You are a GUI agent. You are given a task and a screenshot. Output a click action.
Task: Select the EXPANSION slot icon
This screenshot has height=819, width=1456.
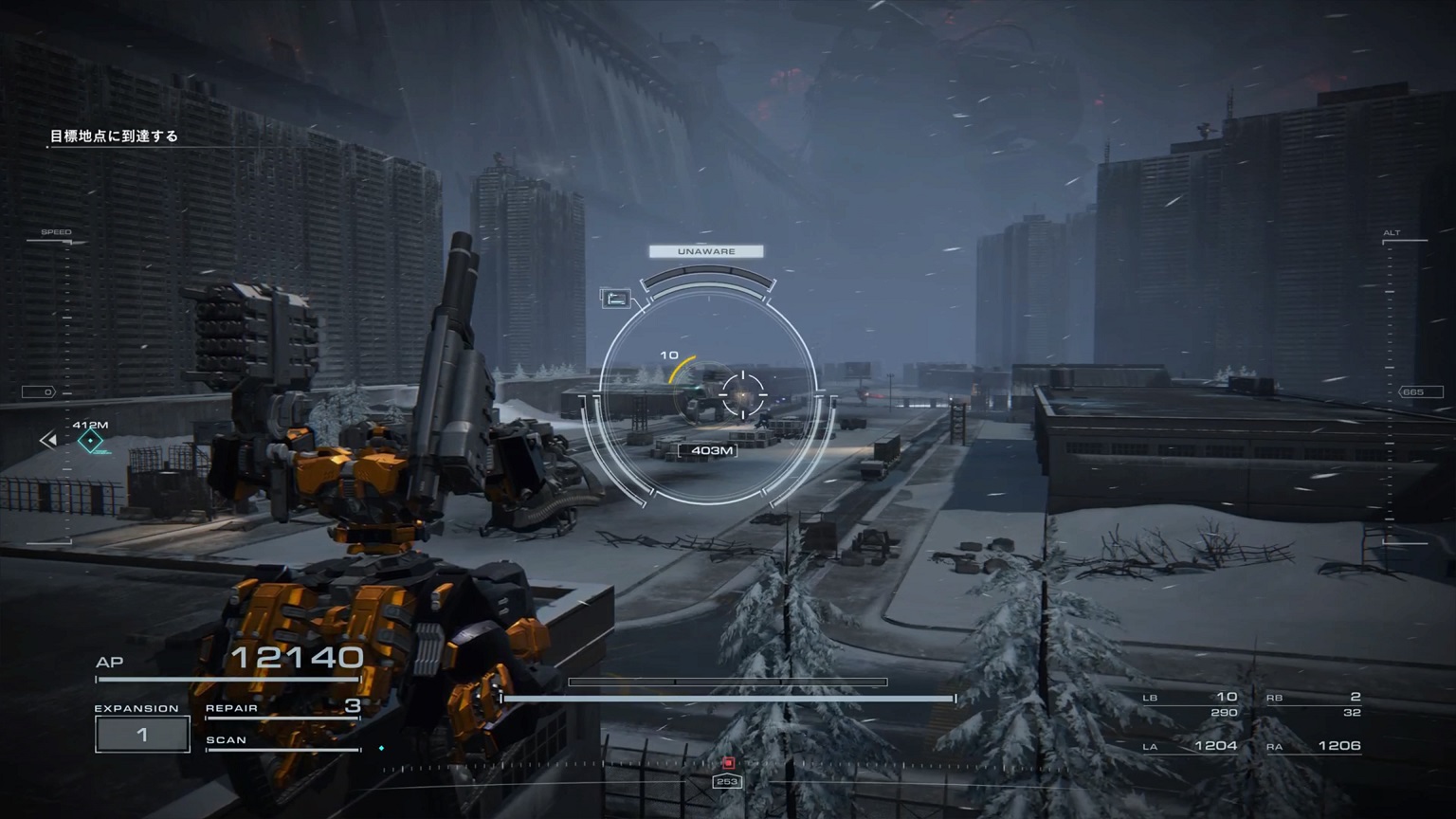click(142, 733)
